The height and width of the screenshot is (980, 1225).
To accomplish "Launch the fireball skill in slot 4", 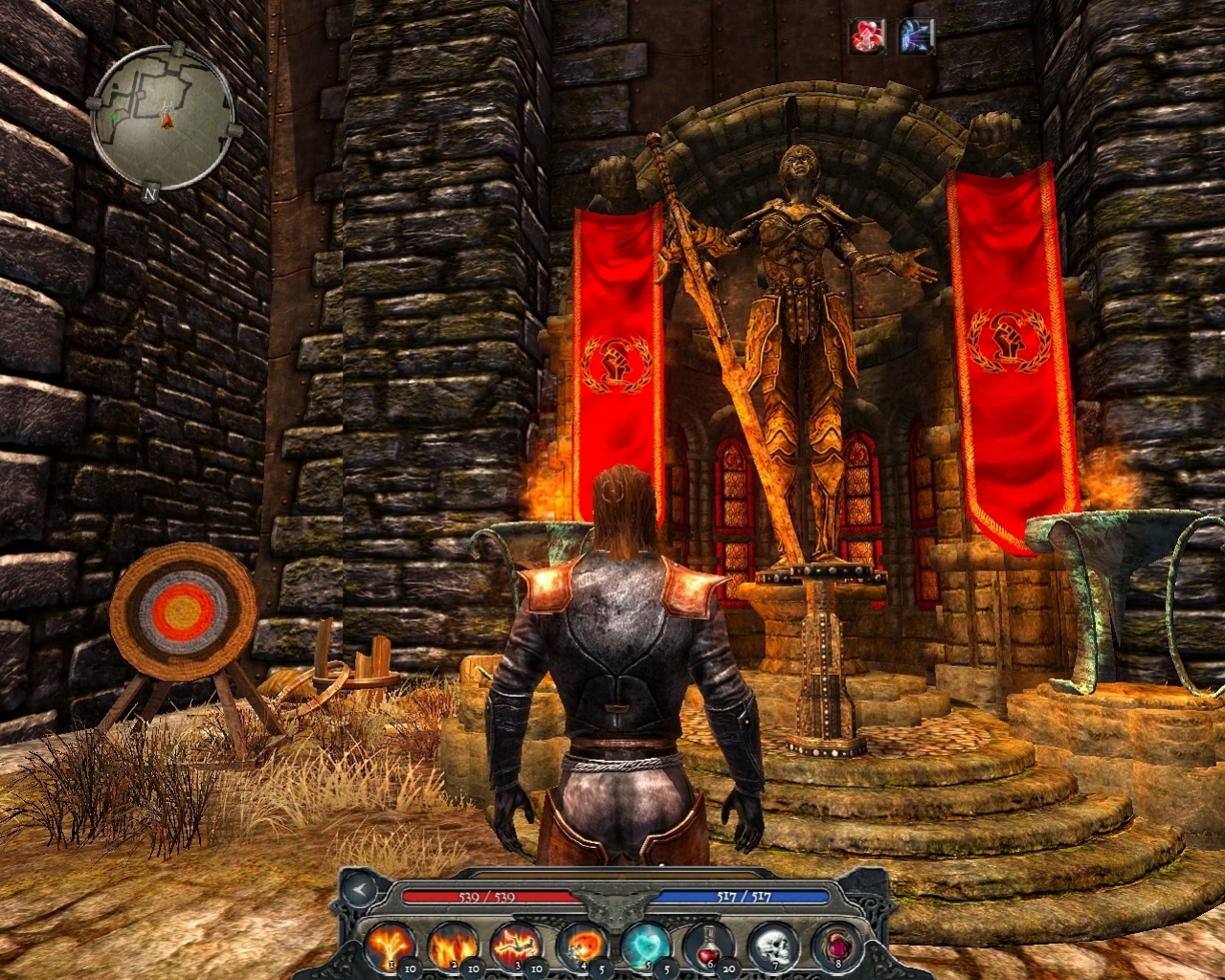I will click(x=580, y=946).
